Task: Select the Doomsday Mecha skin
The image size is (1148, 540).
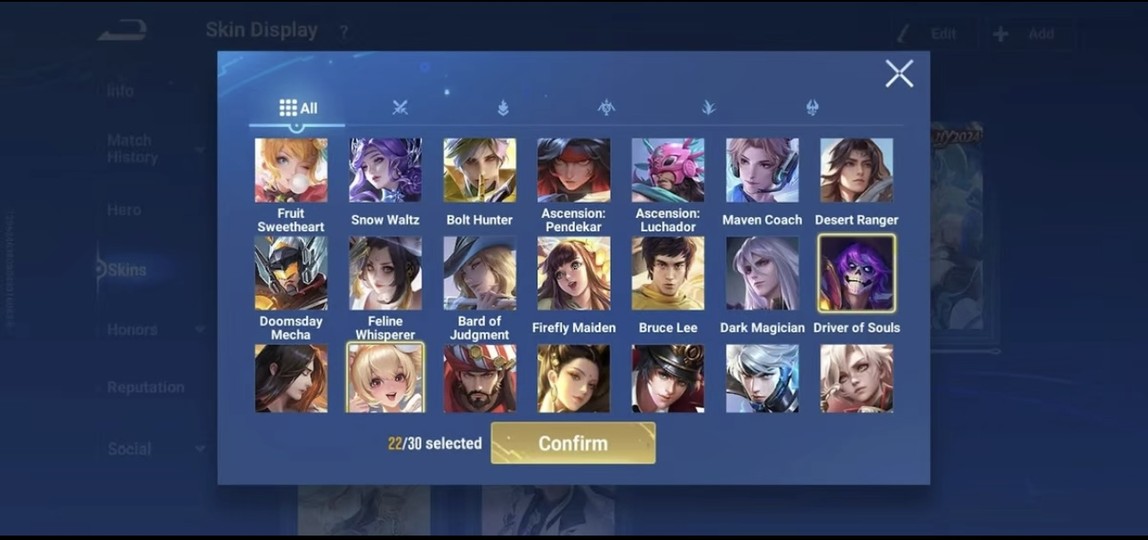Action: 291,273
